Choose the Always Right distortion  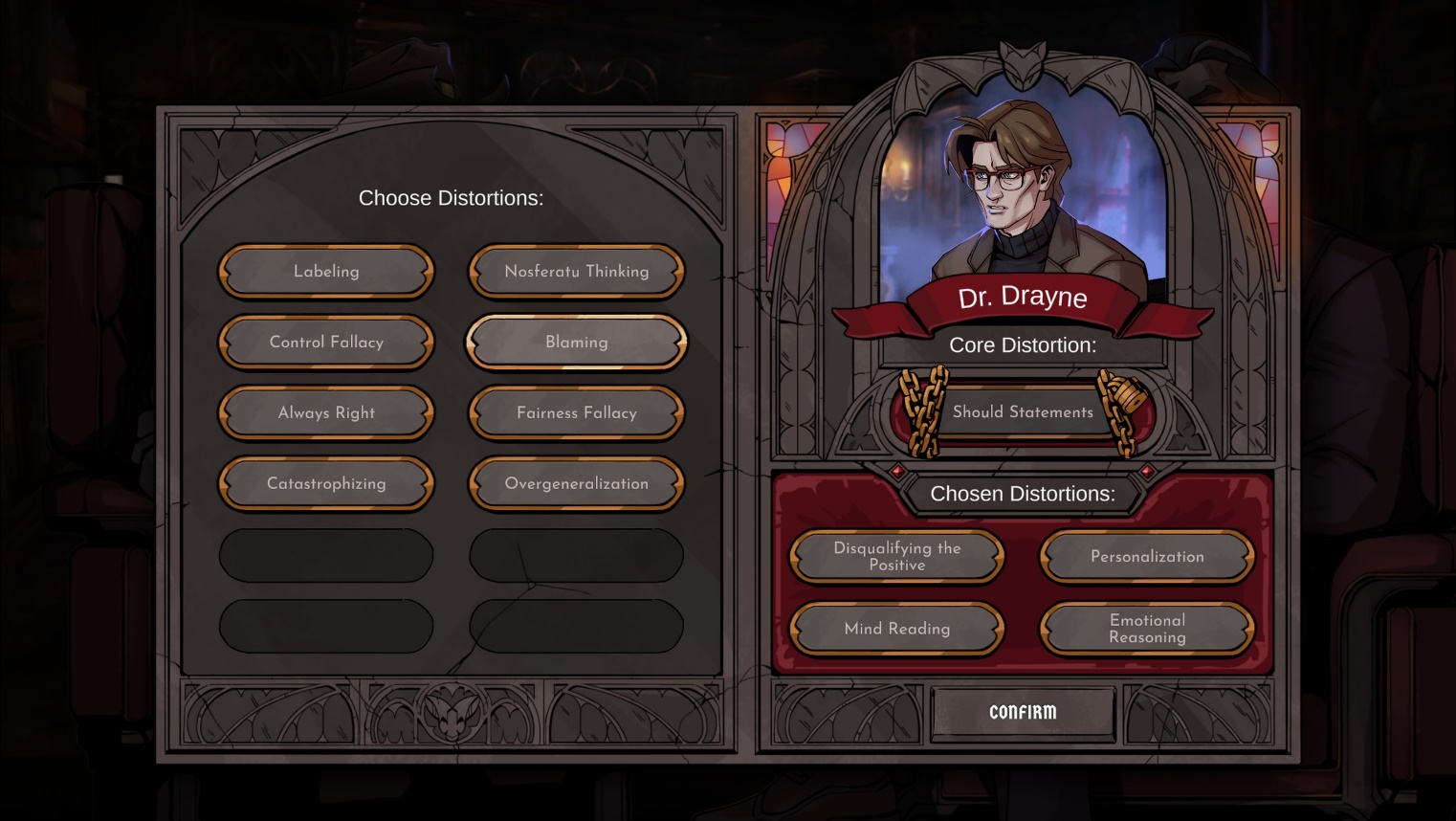(x=326, y=413)
